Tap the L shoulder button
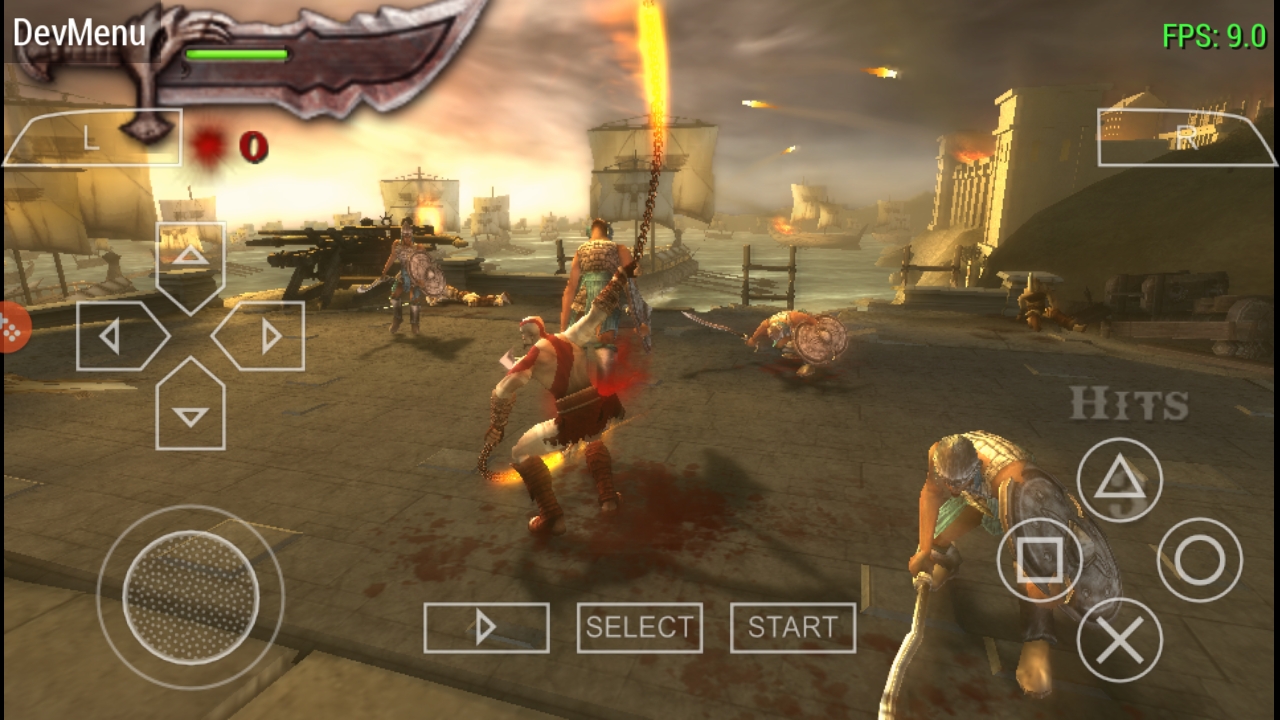1280x720 pixels. (x=92, y=138)
